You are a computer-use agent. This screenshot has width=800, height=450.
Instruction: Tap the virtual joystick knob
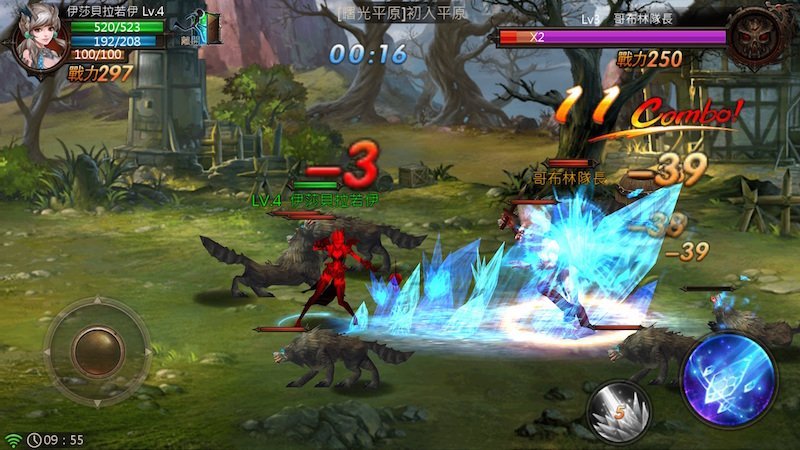(x=97, y=349)
